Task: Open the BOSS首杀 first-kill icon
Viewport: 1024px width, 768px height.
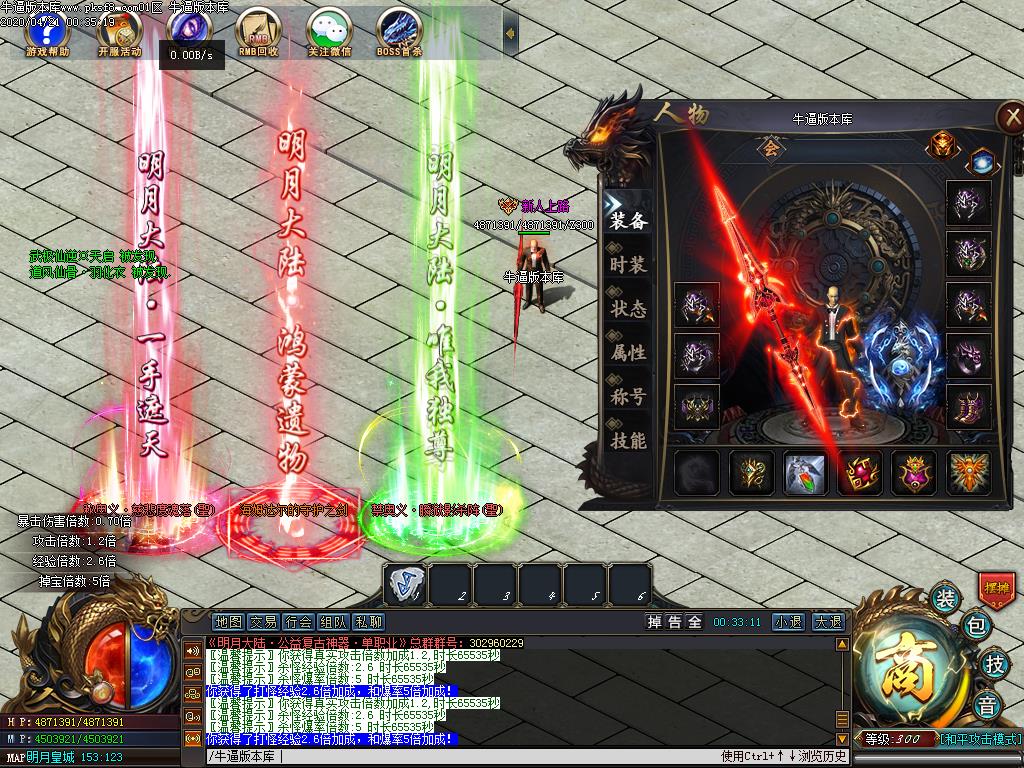Action: 399,32
